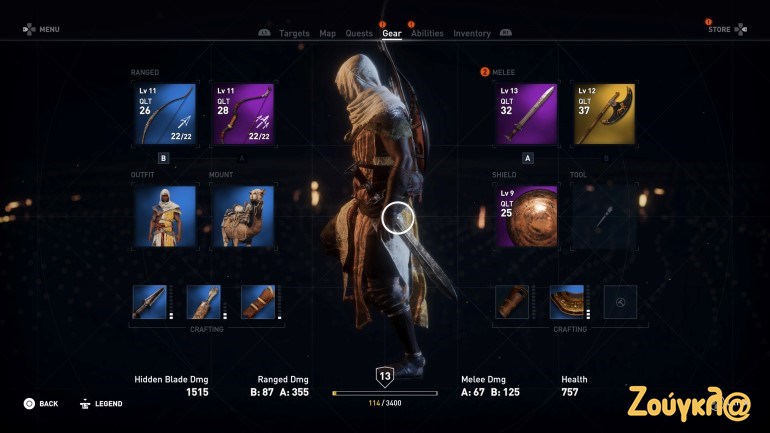The width and height of the screenshot is (770, 433).
Task: Select the level 13 purple sword slot
Action: [527, 114]
